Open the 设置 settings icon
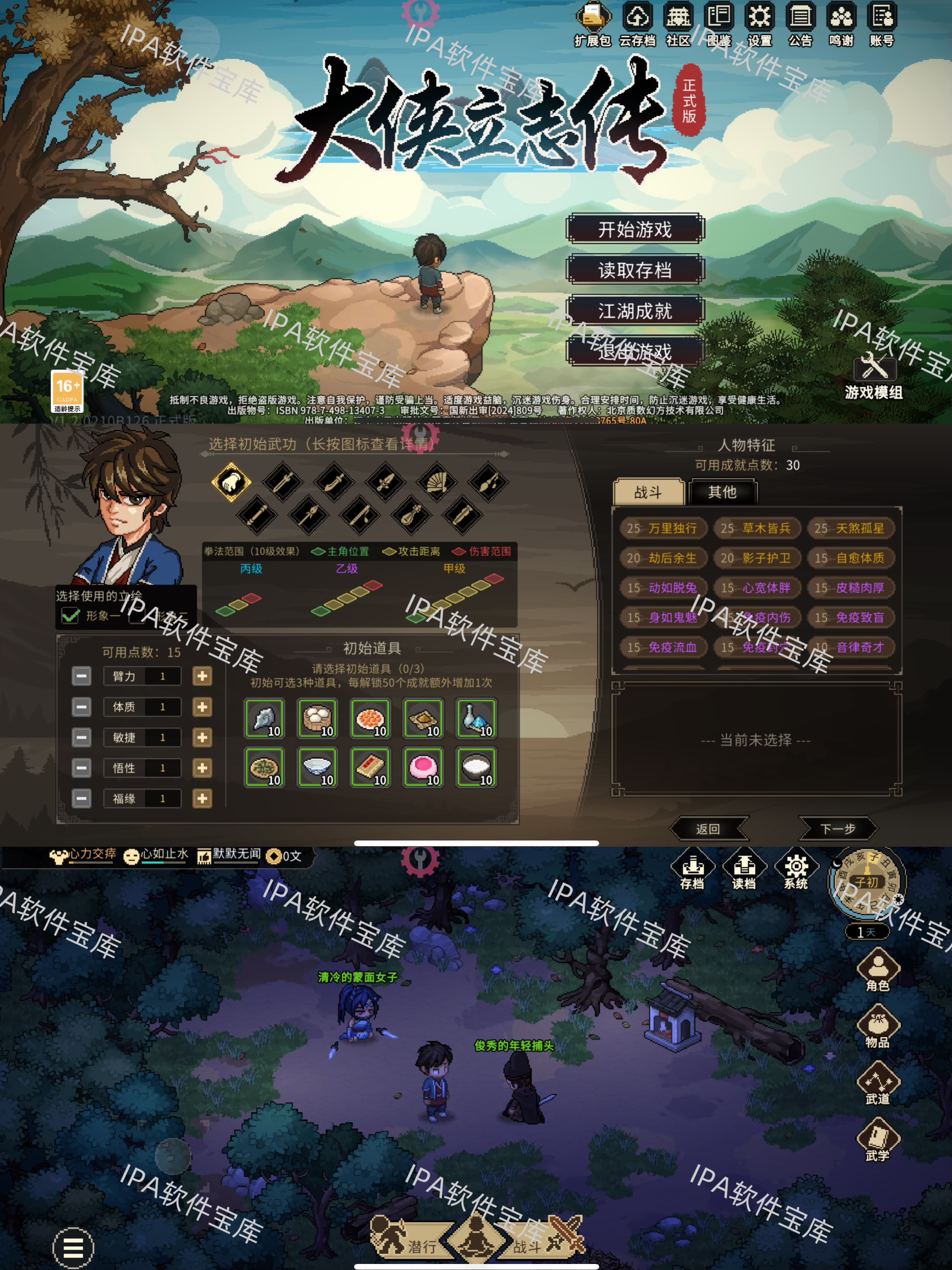This screenshot has height=1270, width=952. click(x=759, y=24)
